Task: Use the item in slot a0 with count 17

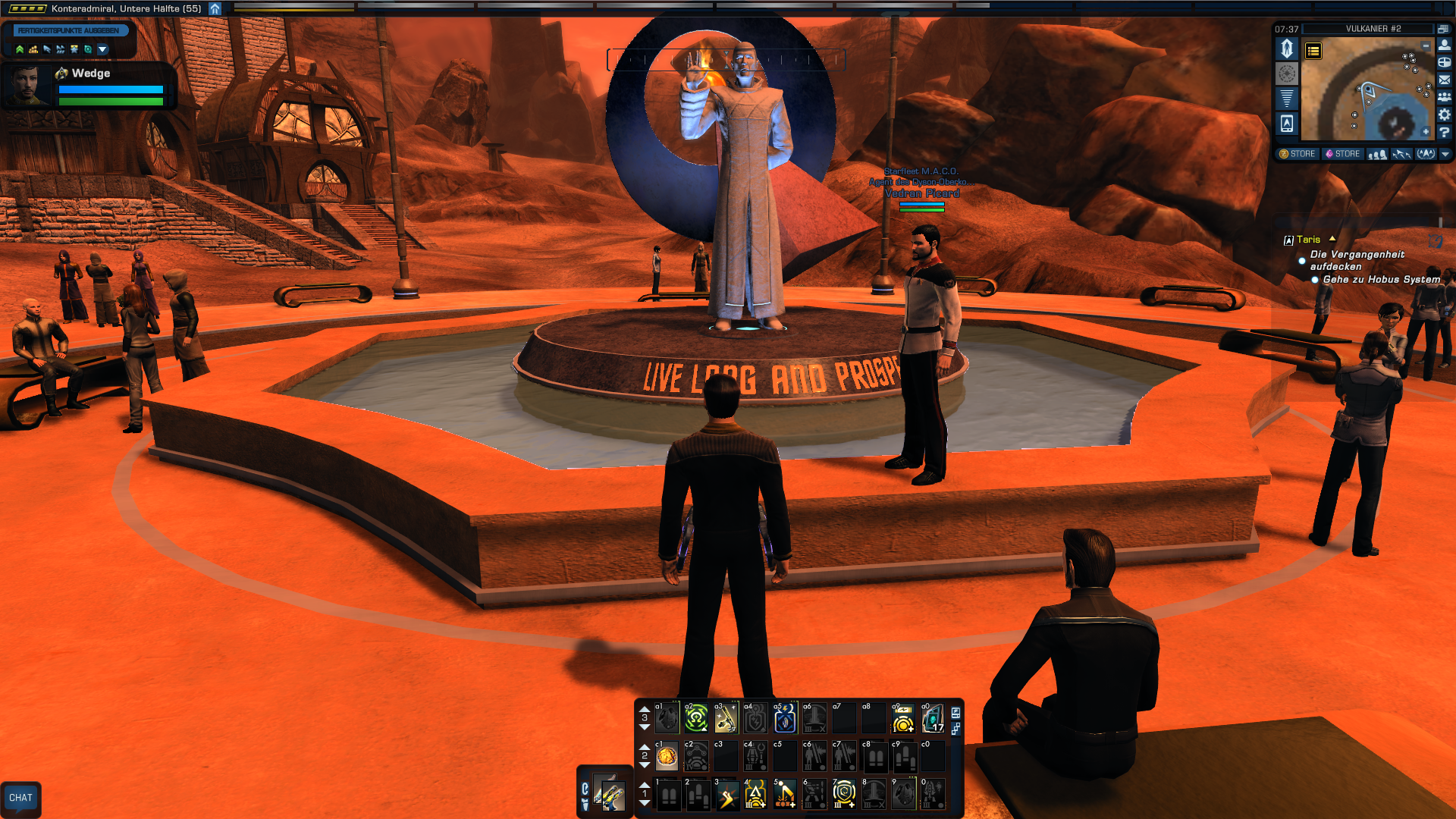Action: tap(933, 718)
